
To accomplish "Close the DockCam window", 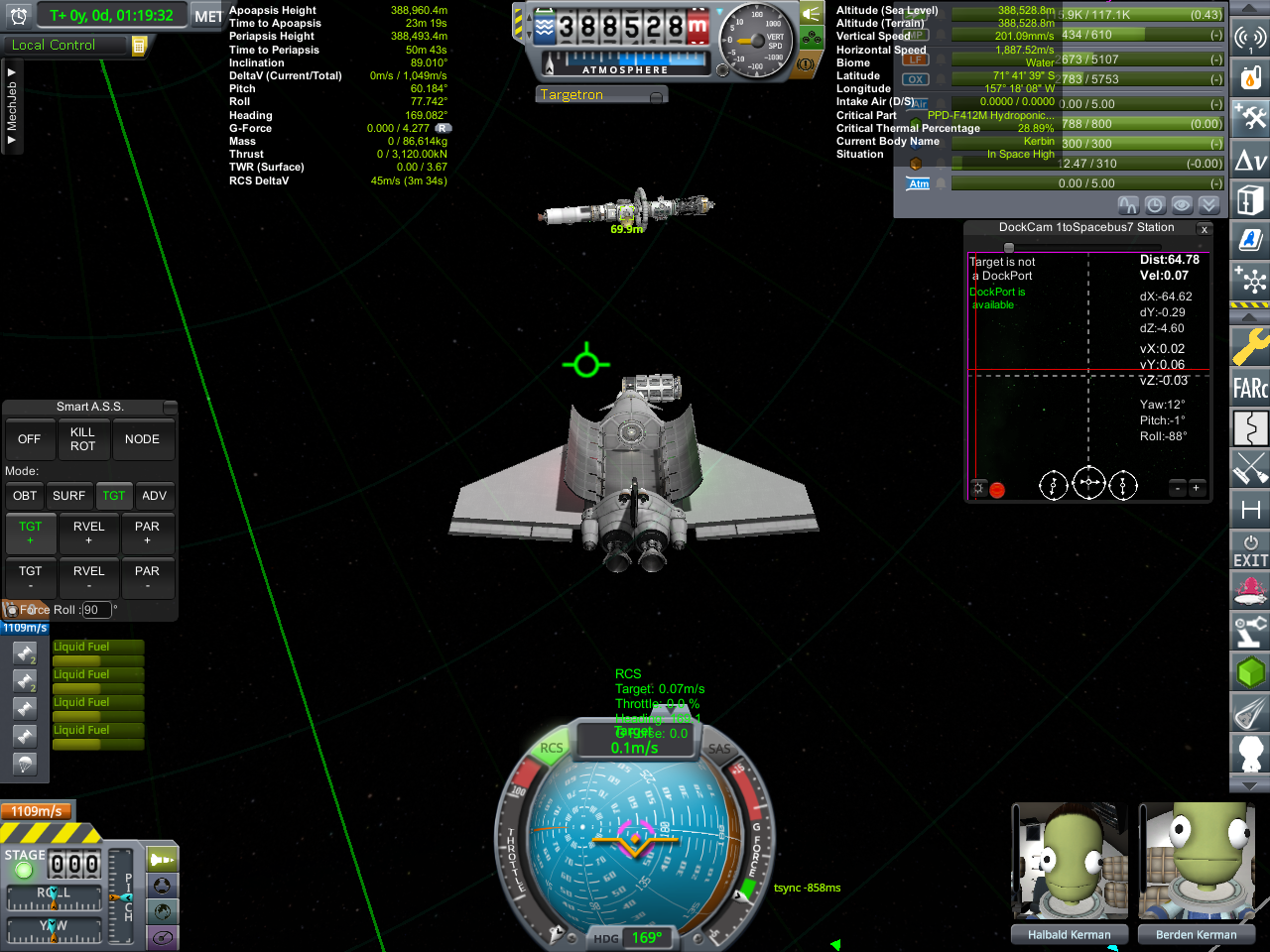I will click(1204, 229).
